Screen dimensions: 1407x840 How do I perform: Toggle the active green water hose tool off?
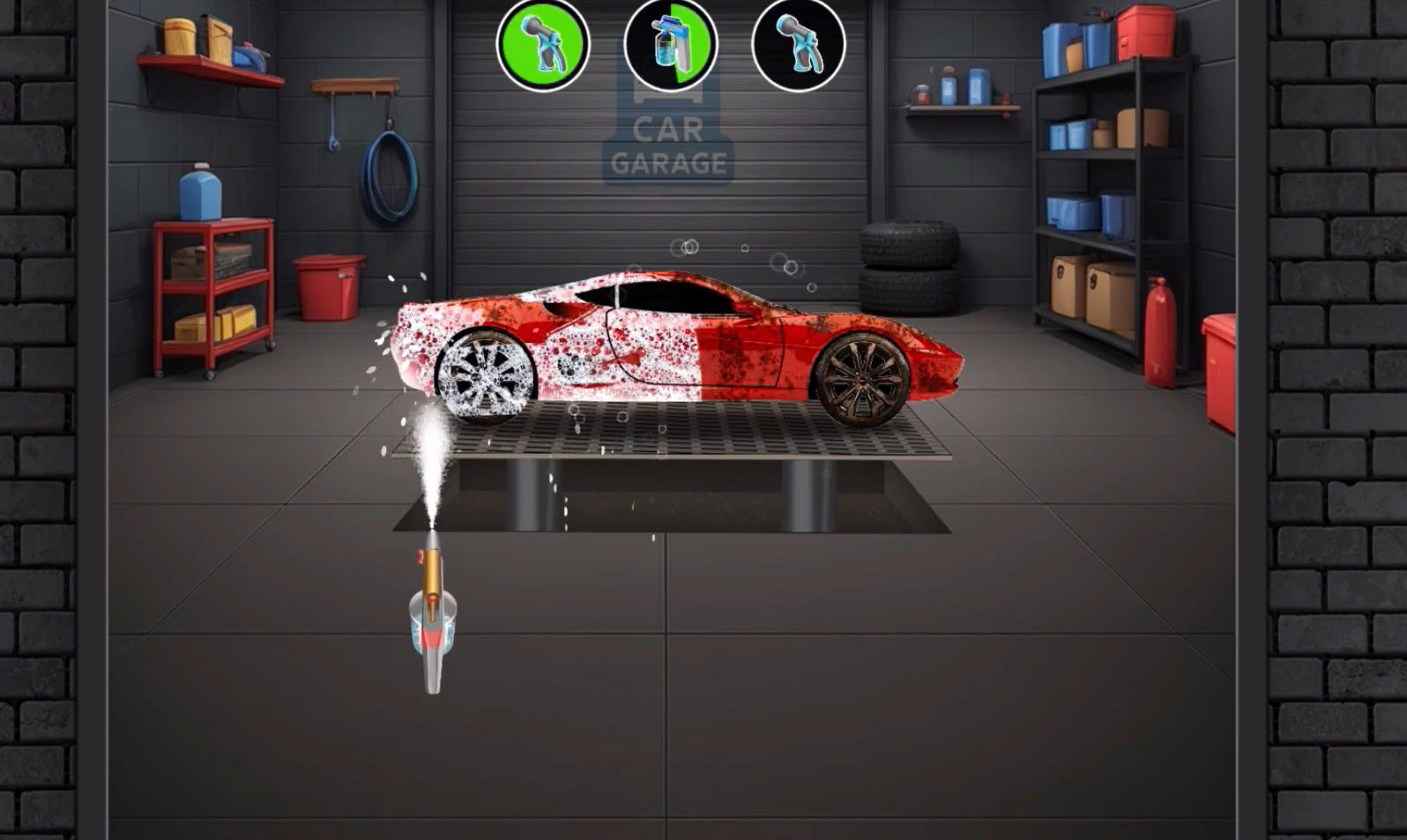[x=543, y=43]
